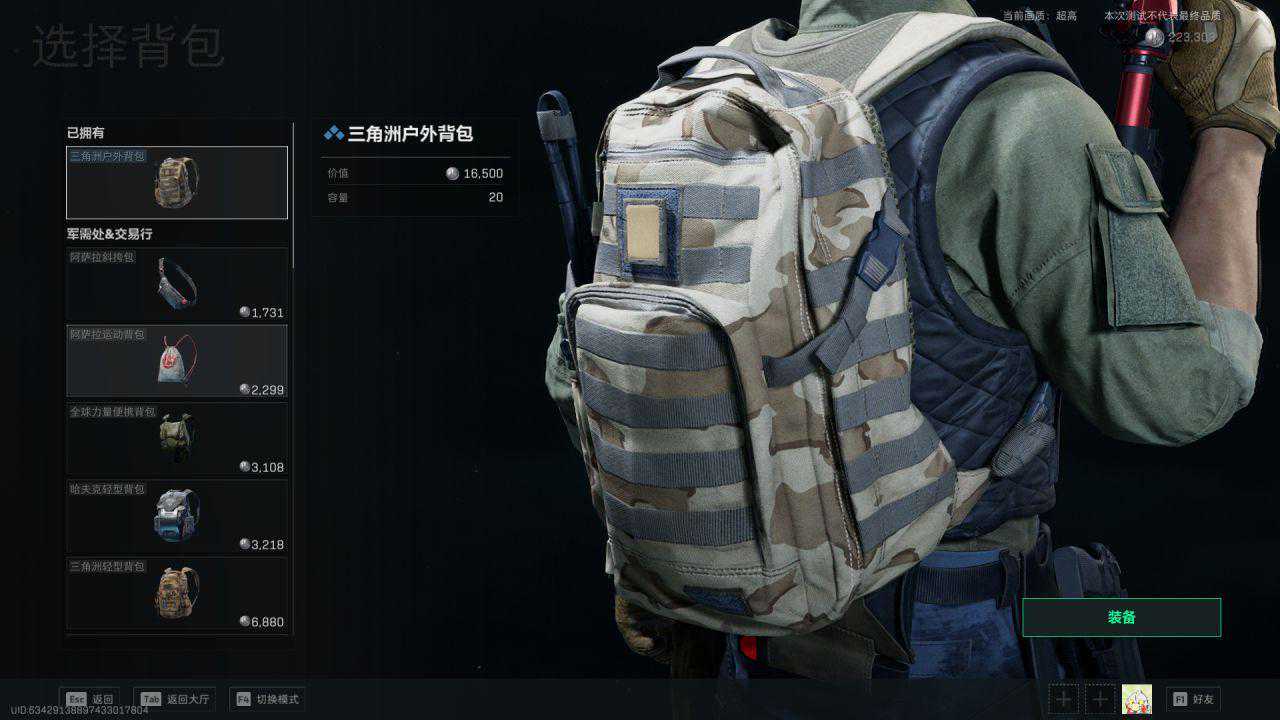This screenshot has height=720, width=1280.
Task: Click the 切换模式 switch mode button
Action: 267,699
